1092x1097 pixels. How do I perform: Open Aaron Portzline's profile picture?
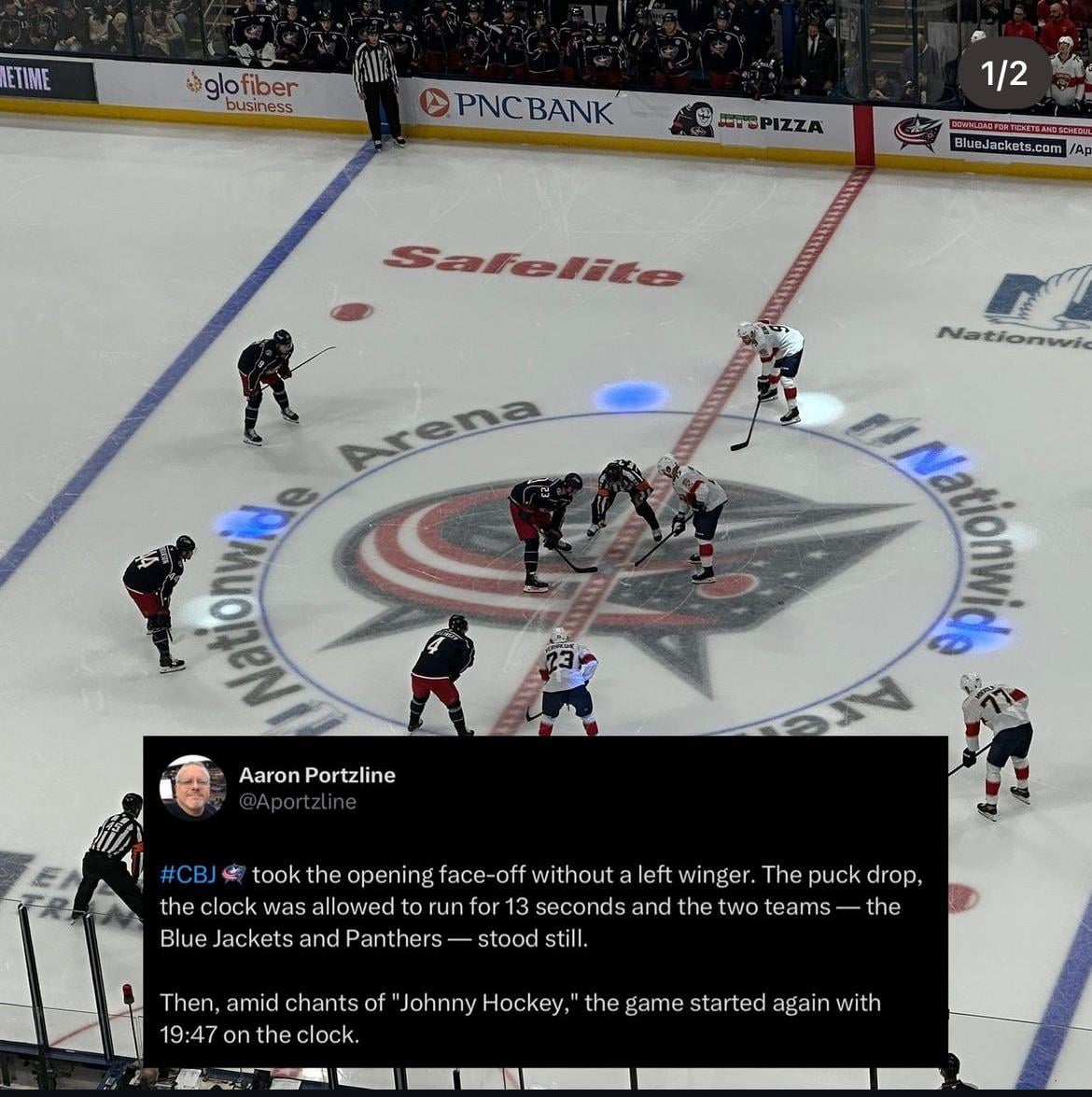pos(193,788)
